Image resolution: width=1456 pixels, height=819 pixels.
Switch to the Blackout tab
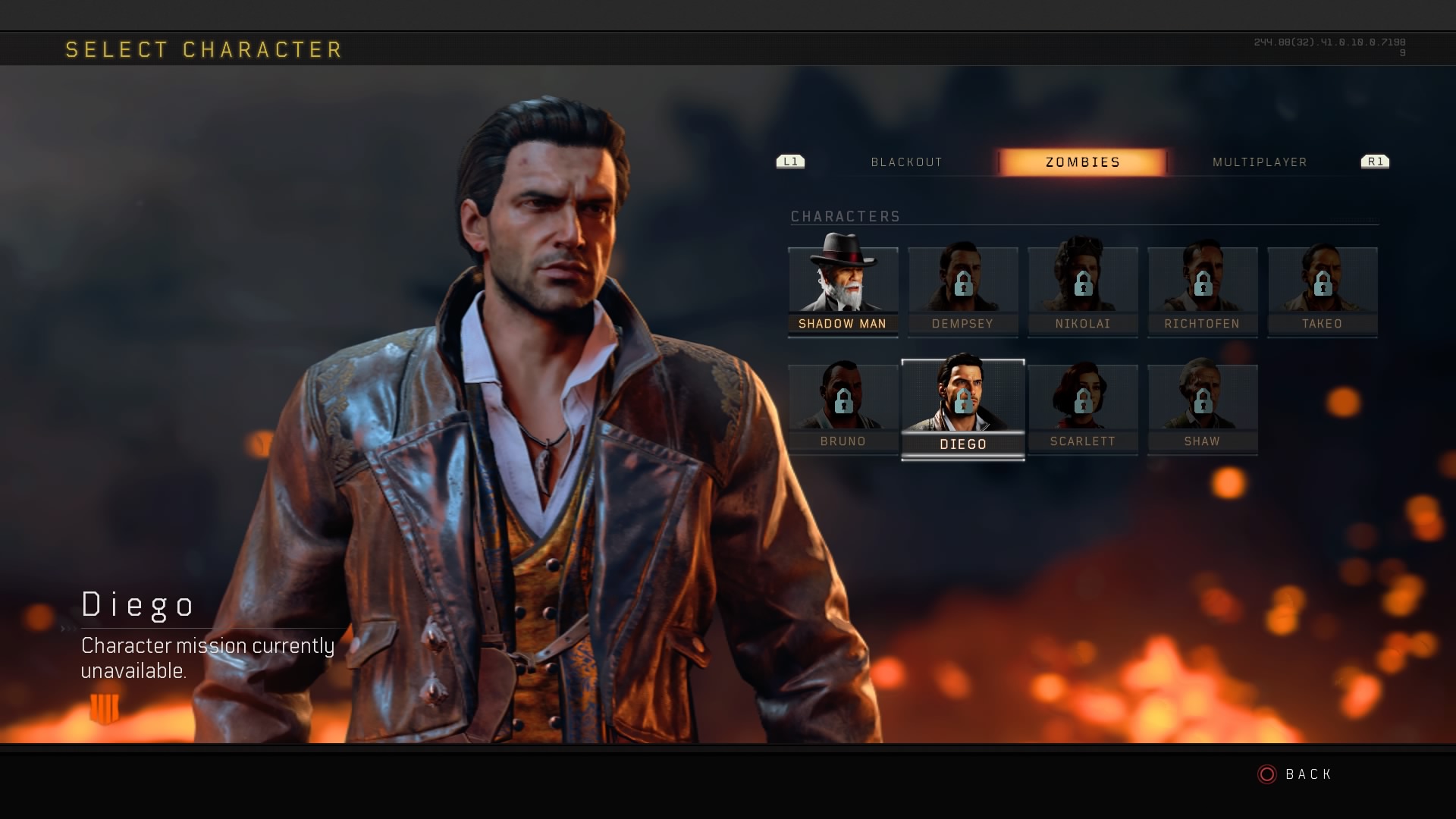[x=906, y=162]
